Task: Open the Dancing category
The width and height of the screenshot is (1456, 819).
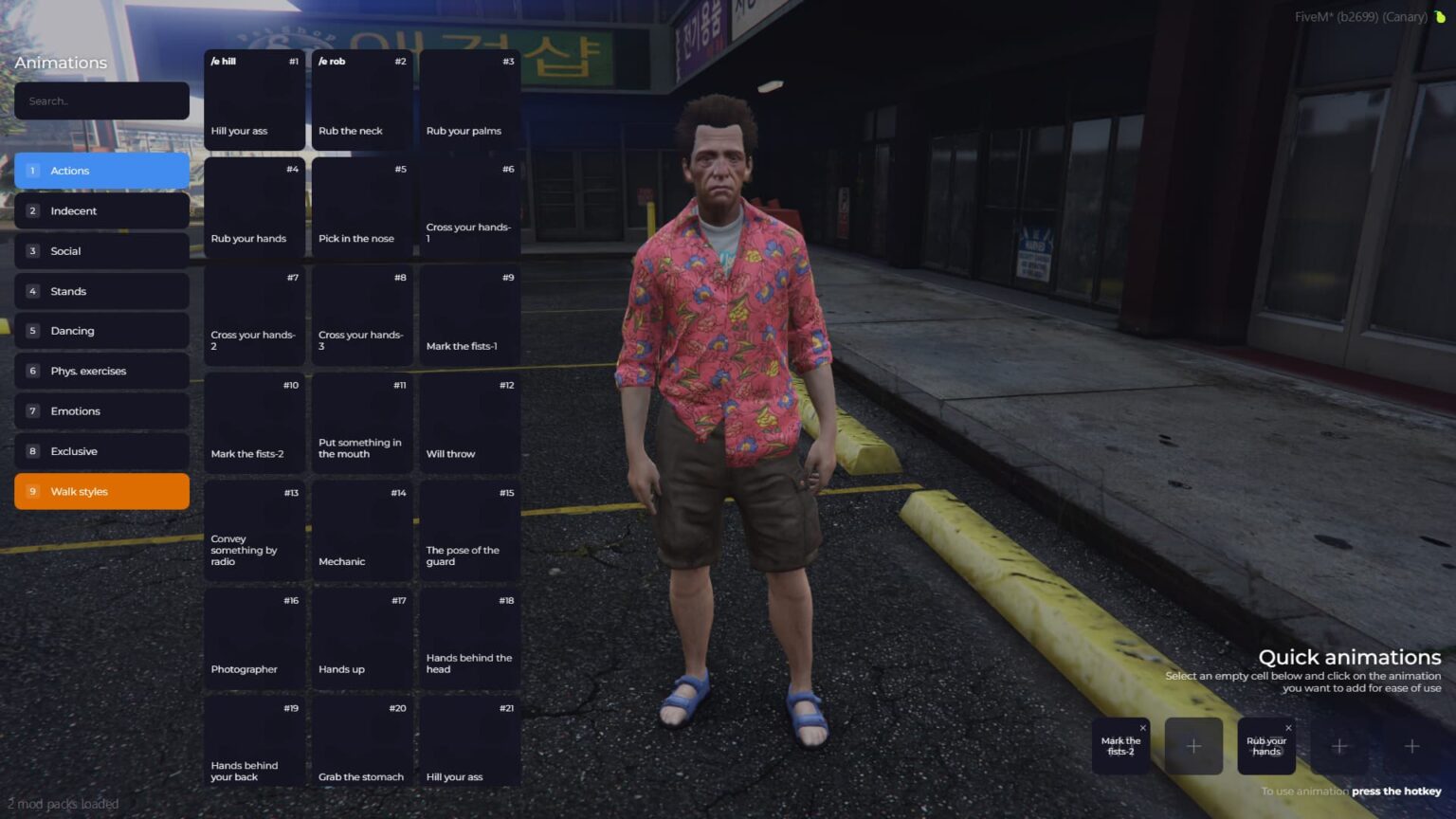Action: (101, 330)
